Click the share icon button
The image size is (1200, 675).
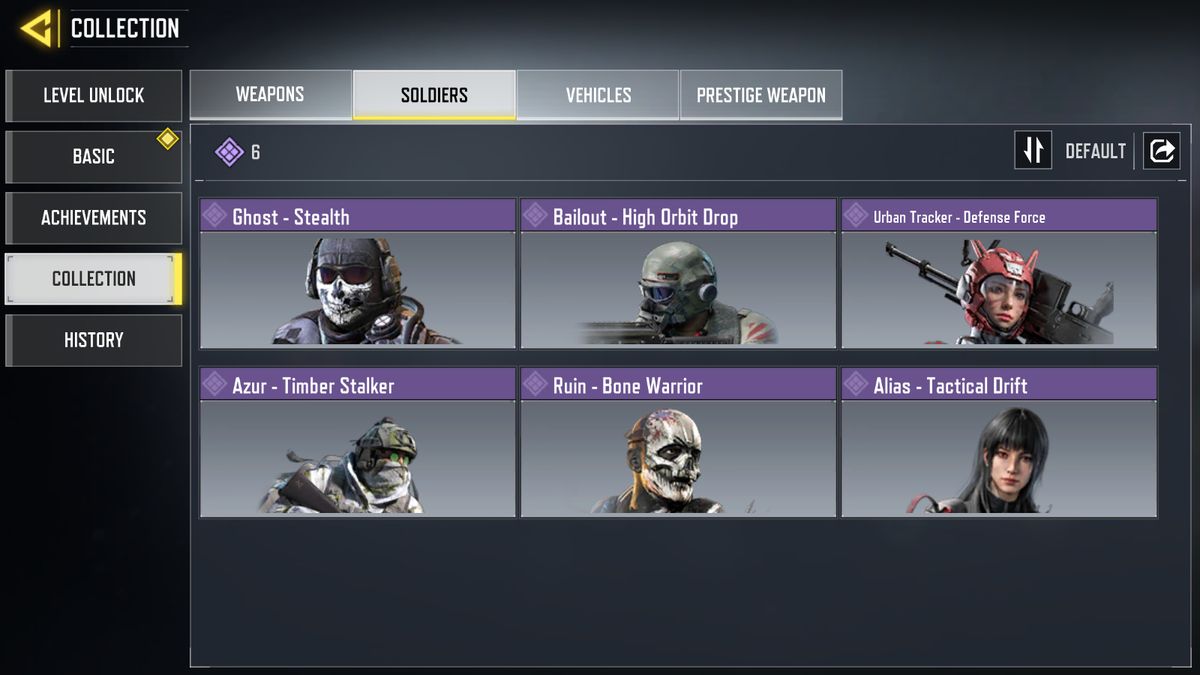(1162, 151)
